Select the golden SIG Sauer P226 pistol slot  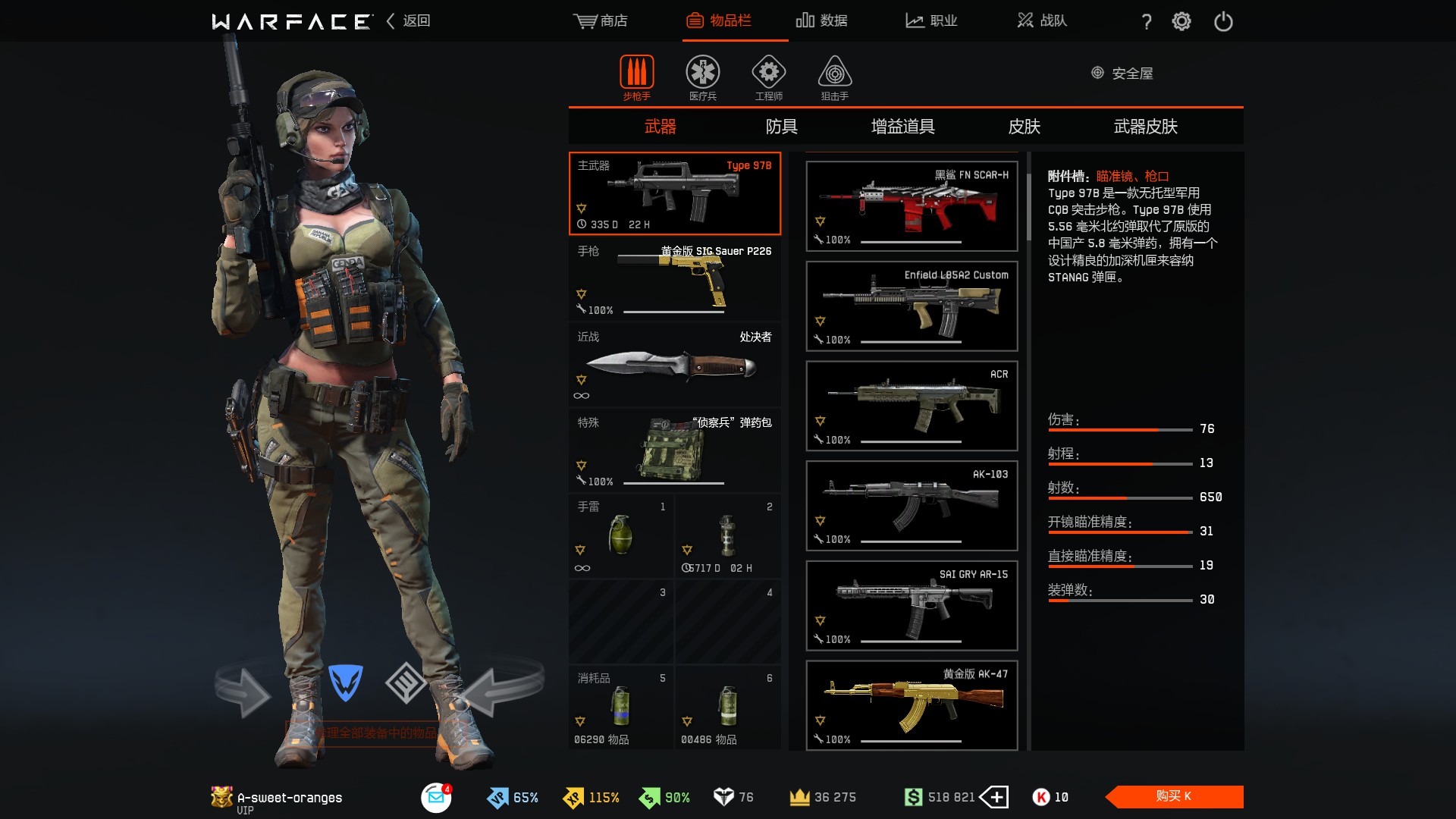pyautogui.click(x=674, y=279)
